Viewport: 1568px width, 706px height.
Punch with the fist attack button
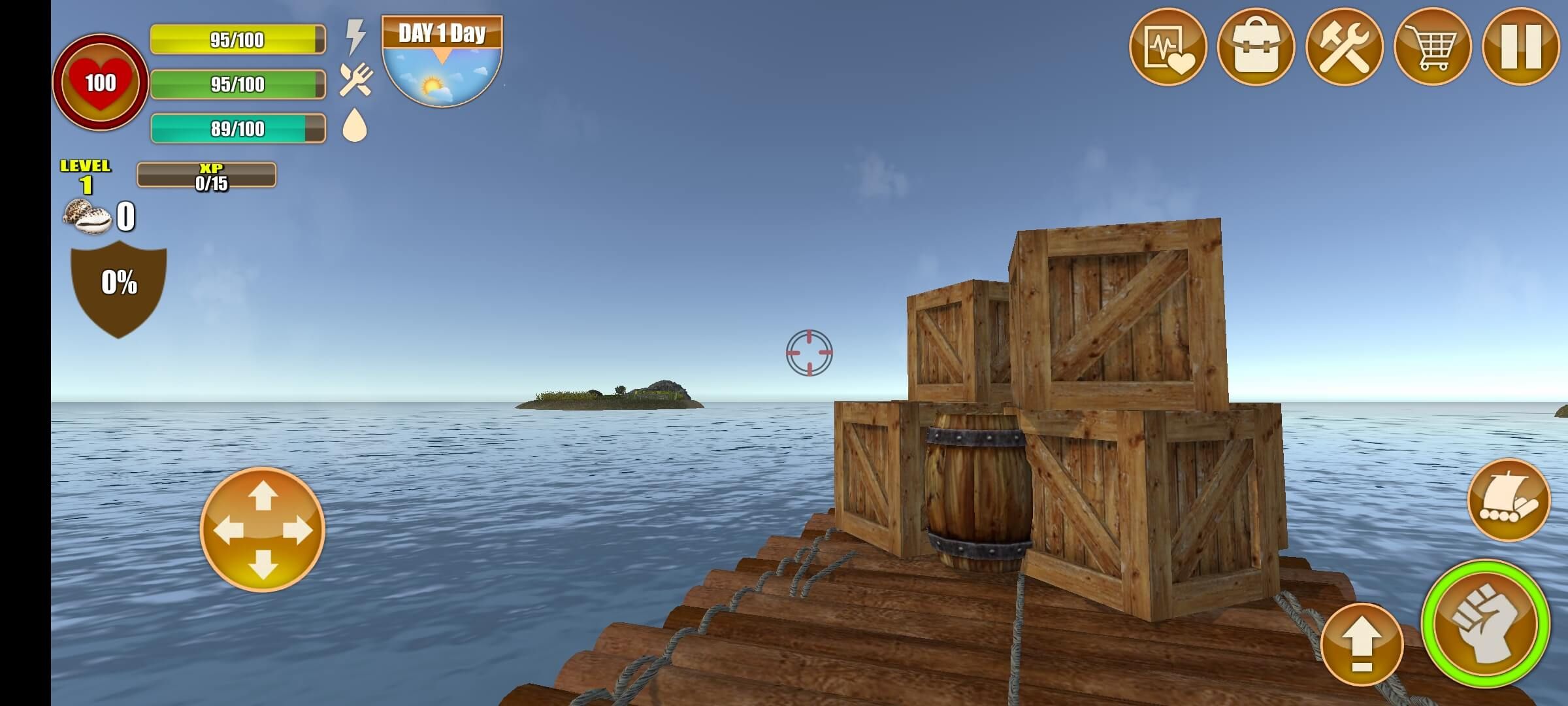[x=1485, y=624]
